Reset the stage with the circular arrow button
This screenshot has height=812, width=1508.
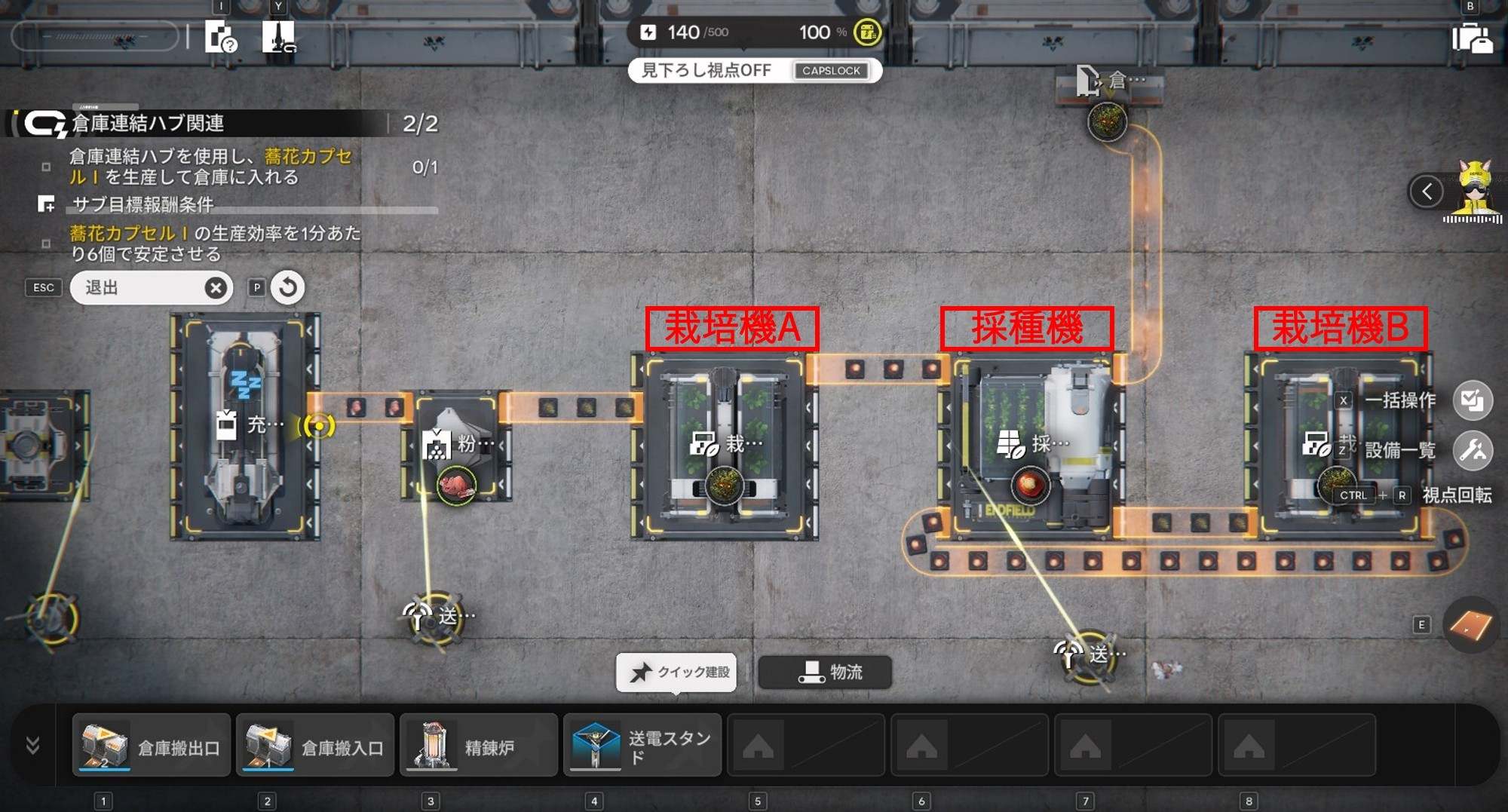[x=287, y=287]
